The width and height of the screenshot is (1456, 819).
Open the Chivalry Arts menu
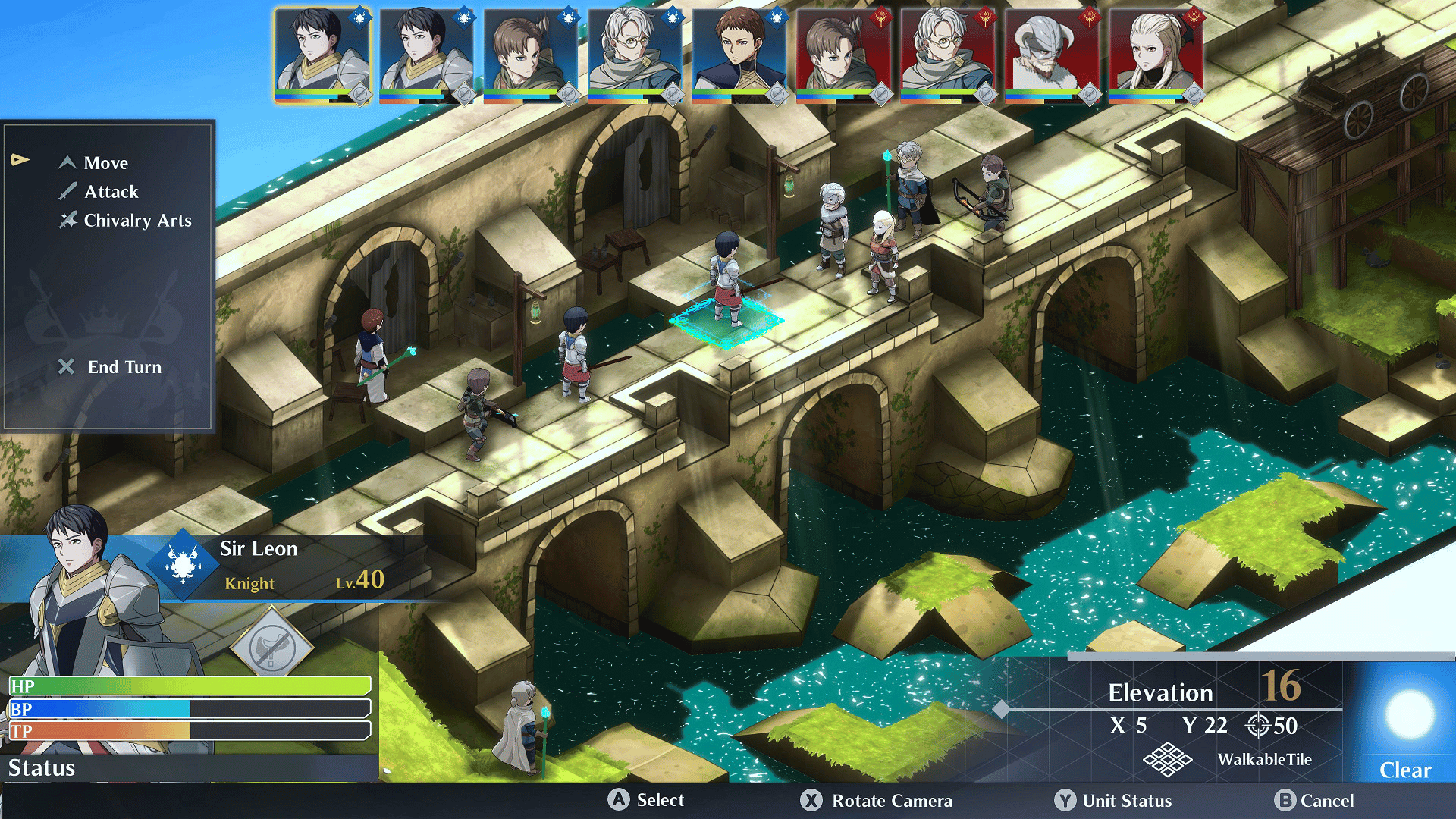click(136, 221)
